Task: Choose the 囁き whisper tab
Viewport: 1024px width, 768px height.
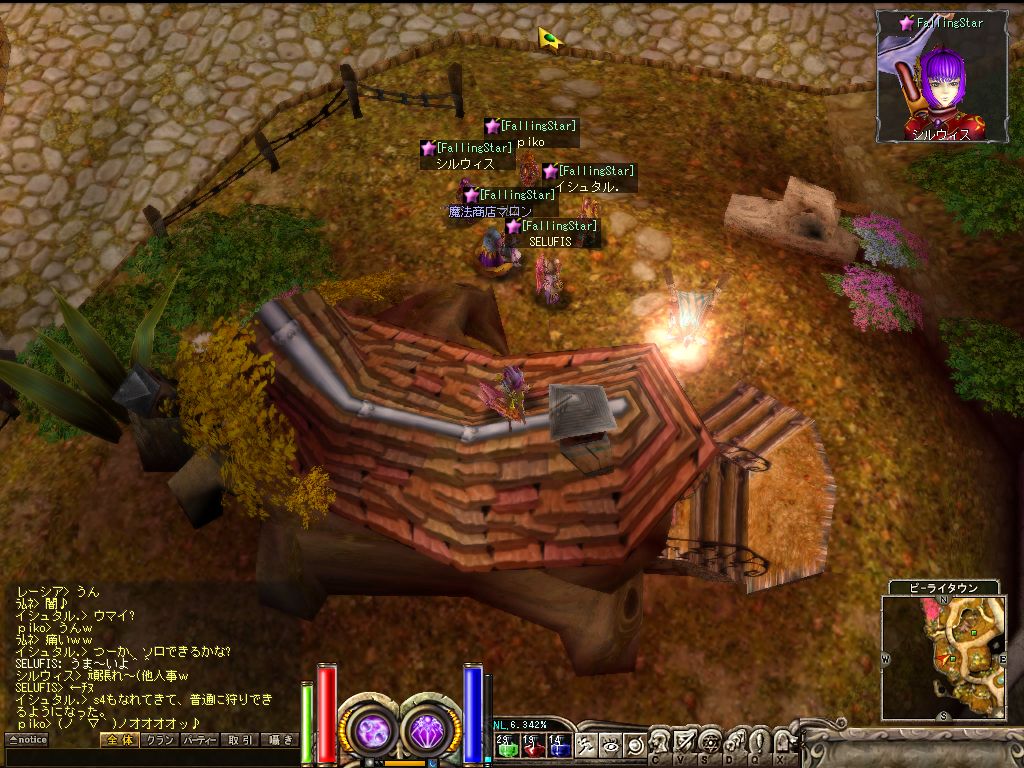Action: click(280, 740)
